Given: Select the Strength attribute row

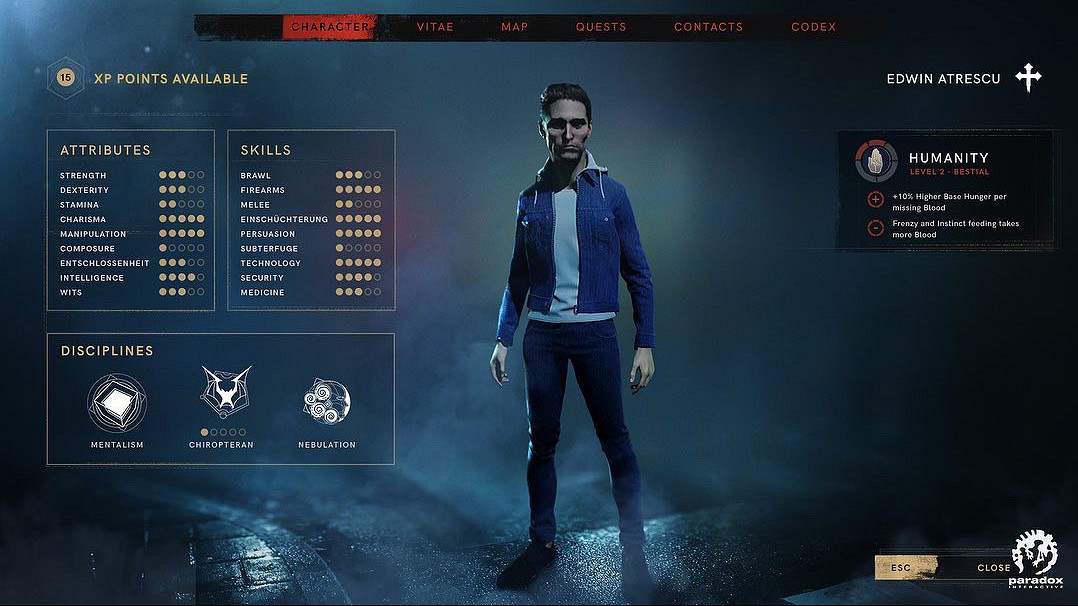Looking at the screenshot, I should point(131,175).
